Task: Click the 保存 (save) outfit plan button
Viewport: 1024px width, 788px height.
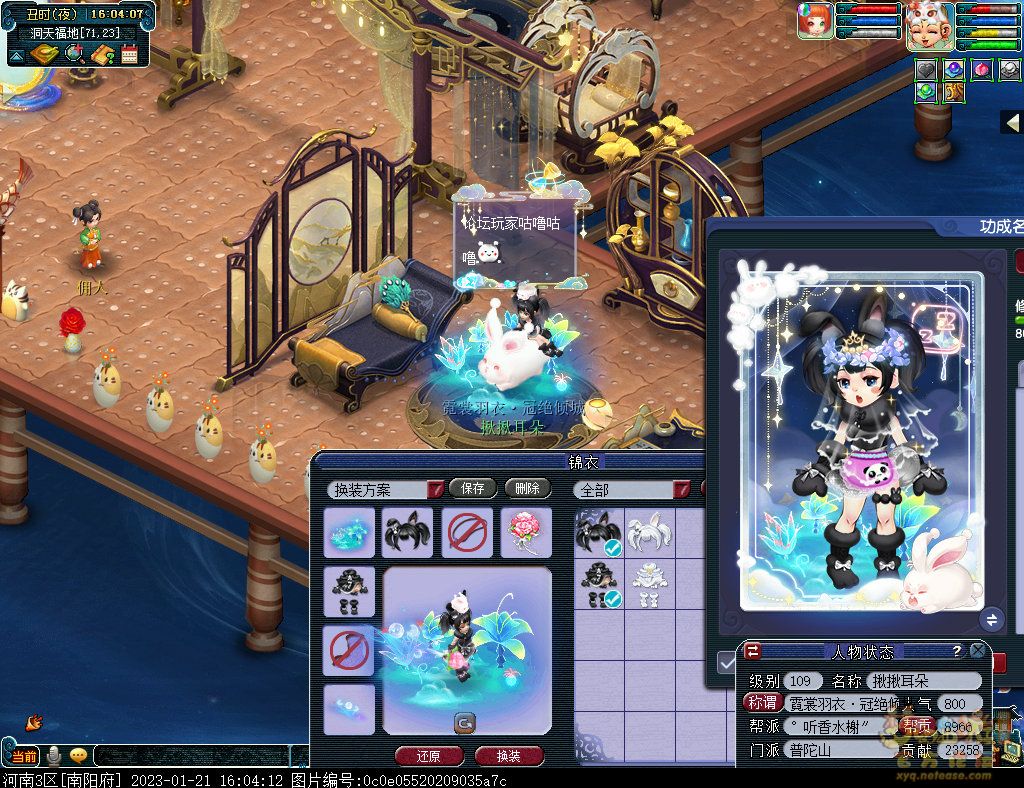Action: tap(473, 488)
